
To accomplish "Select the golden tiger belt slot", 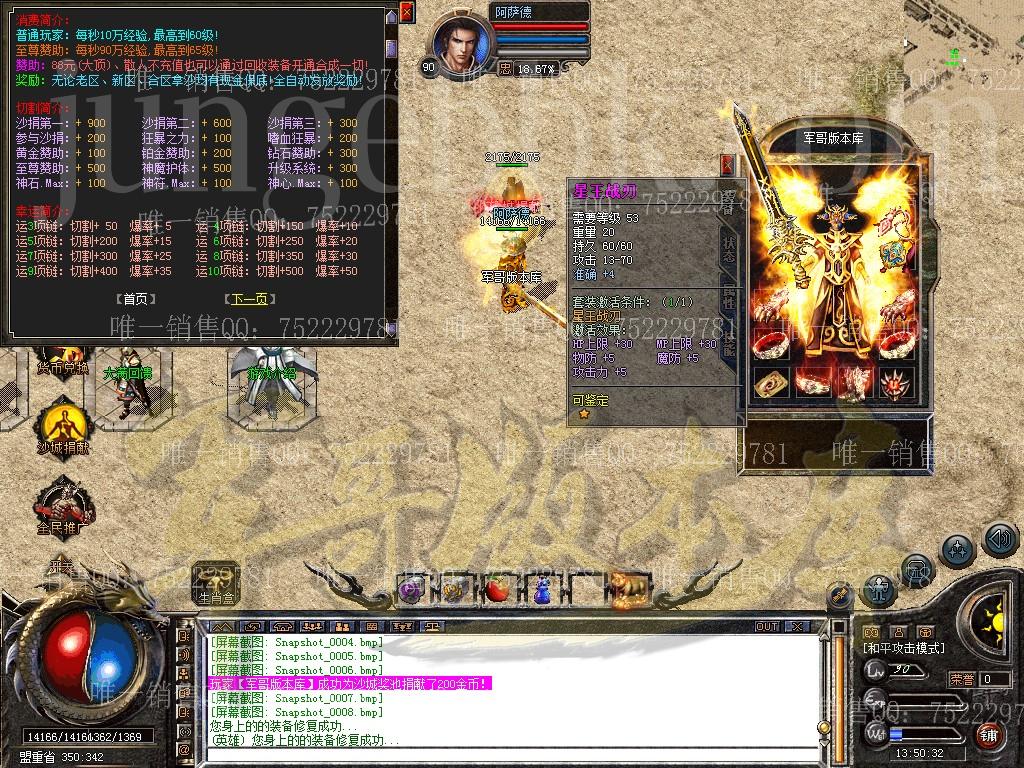I will tap(630, 588).
